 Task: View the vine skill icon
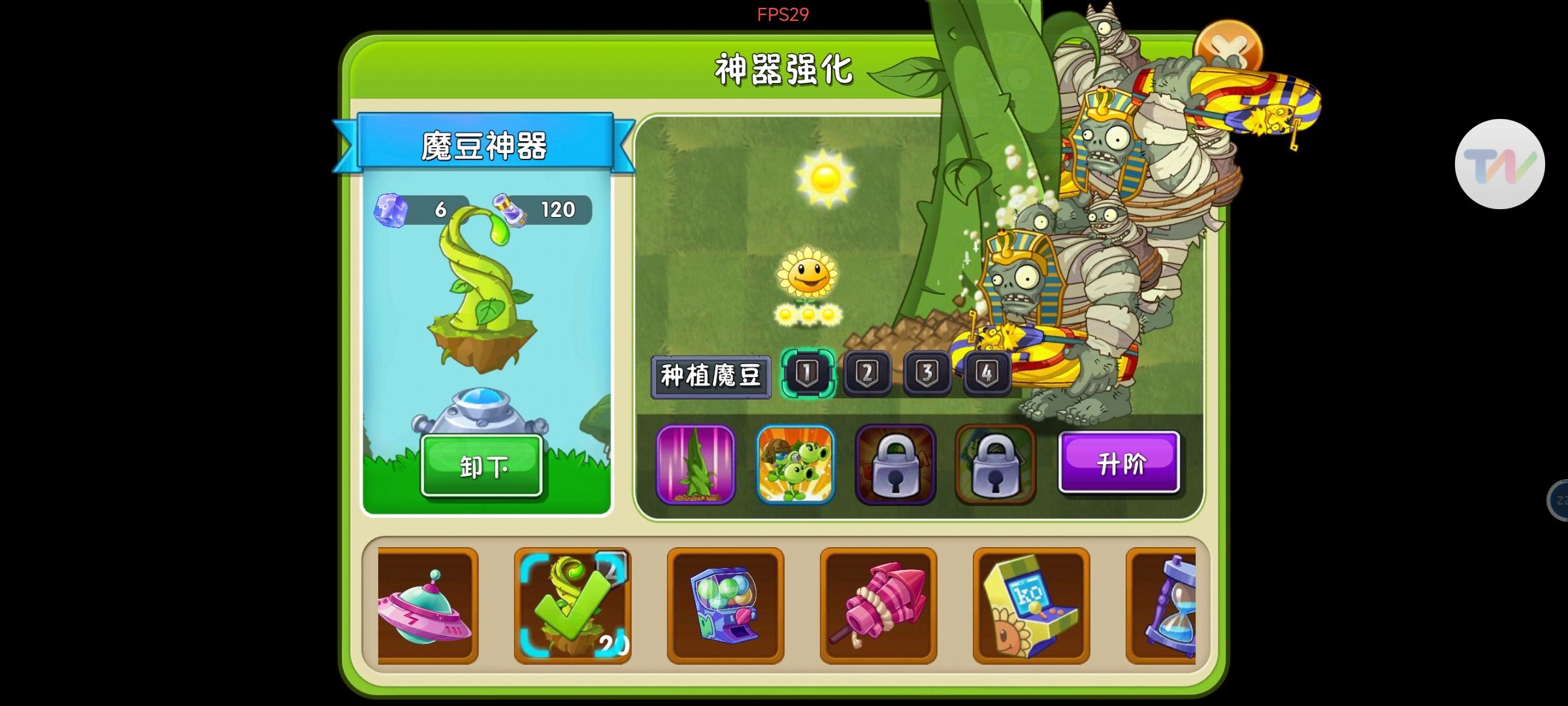click(696, 463)
